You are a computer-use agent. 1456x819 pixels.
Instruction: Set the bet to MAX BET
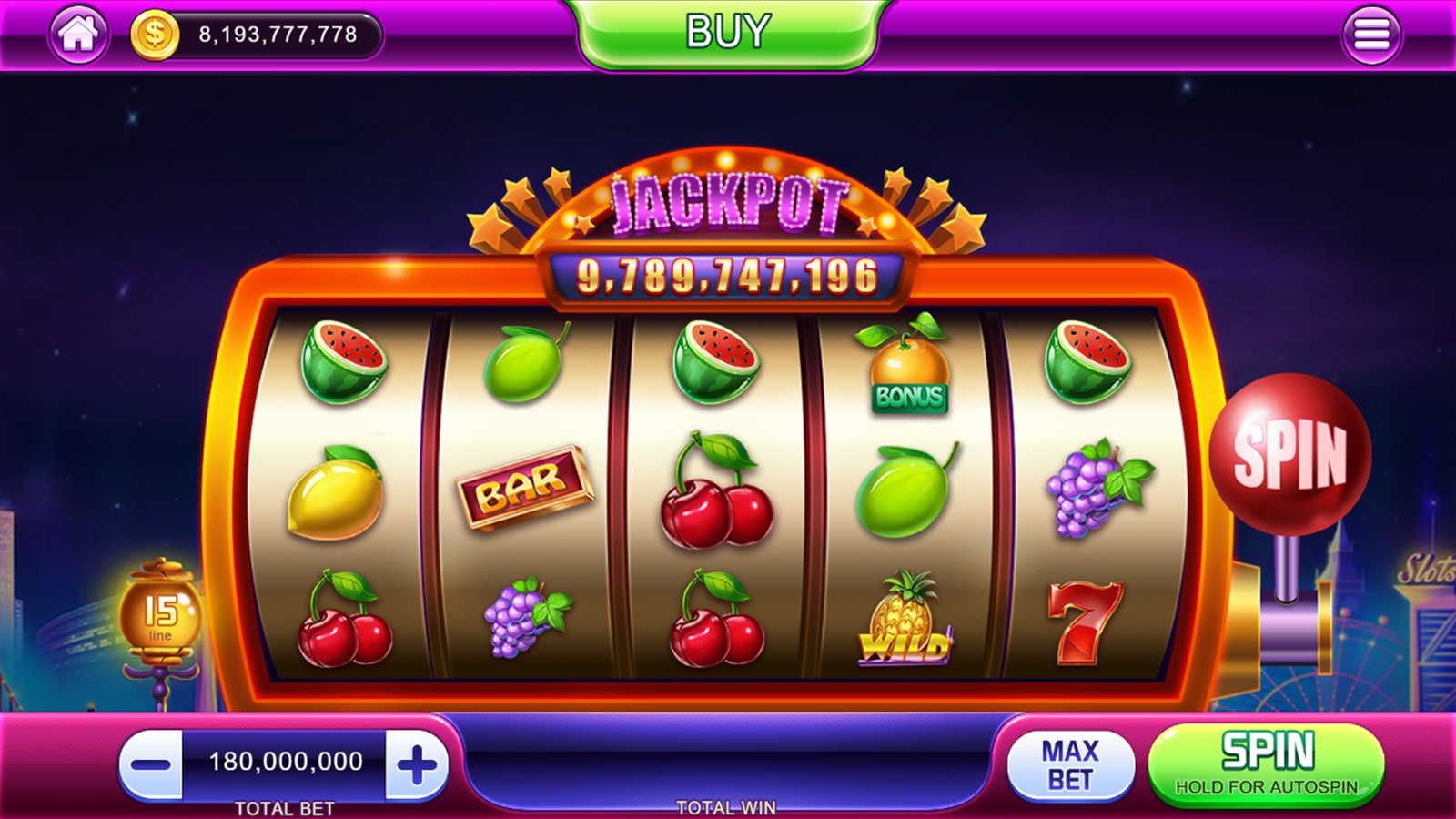click(x=1070, y=765)
